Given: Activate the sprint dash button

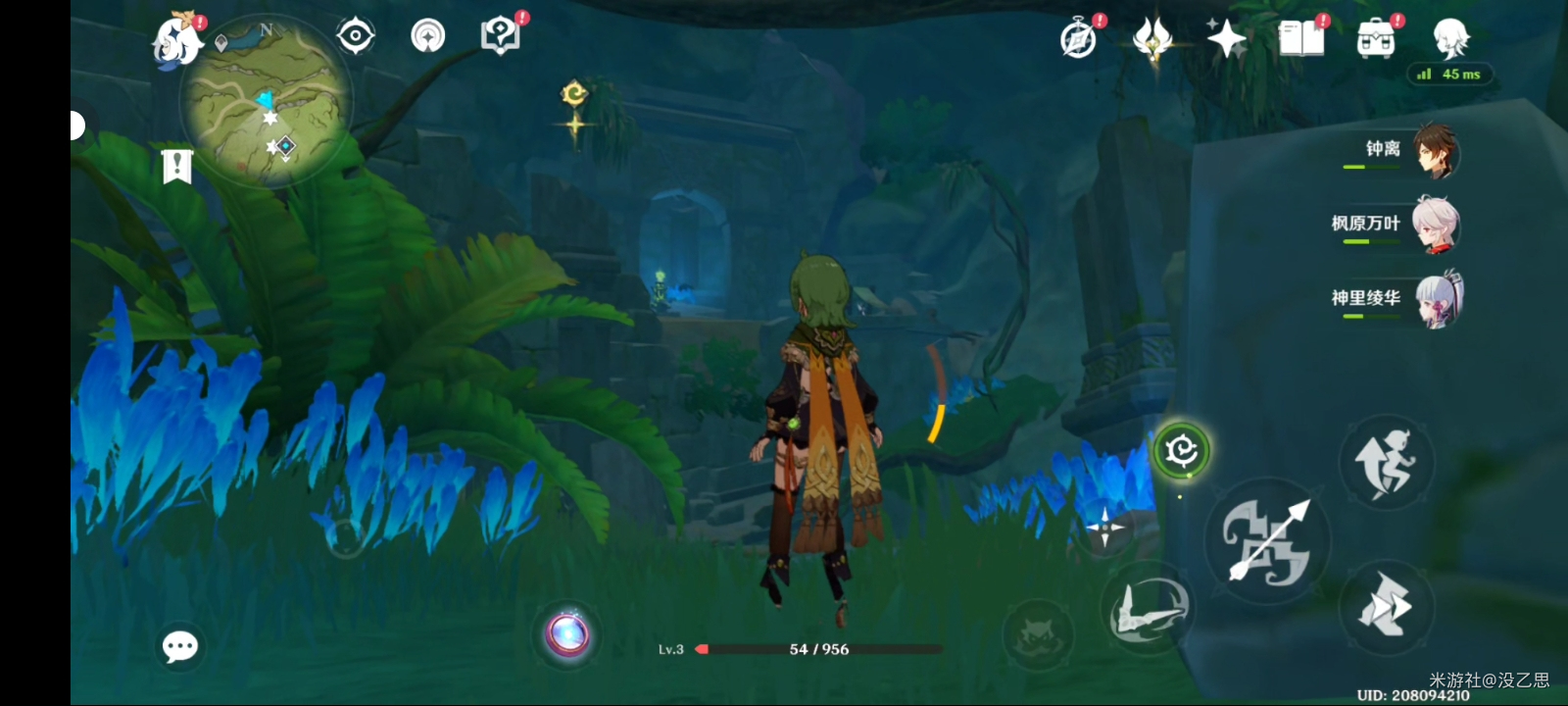Looking at the screenshot, I should pos(1386,607).
